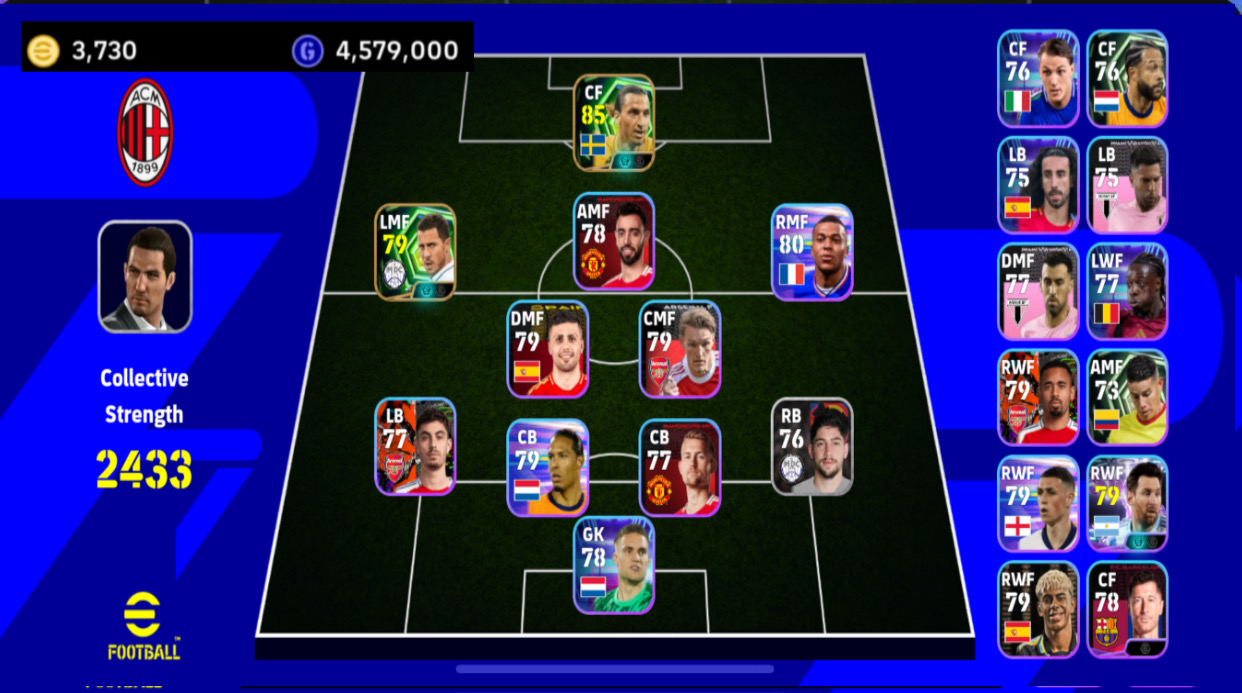This screenshot has height=693, width=1242.
Task: Select the GK 78 goalkeeper card
Action: 614,565
